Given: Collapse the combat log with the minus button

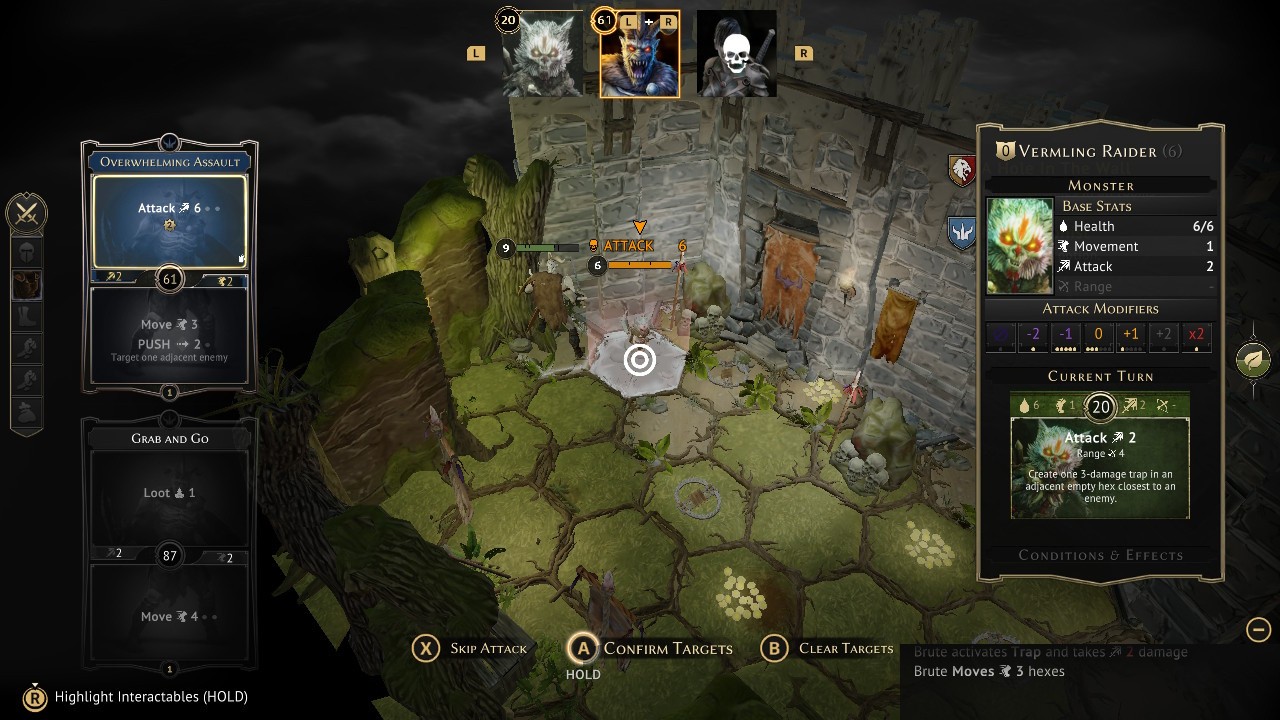Looking at the screenshot, I should point(1258,629).
